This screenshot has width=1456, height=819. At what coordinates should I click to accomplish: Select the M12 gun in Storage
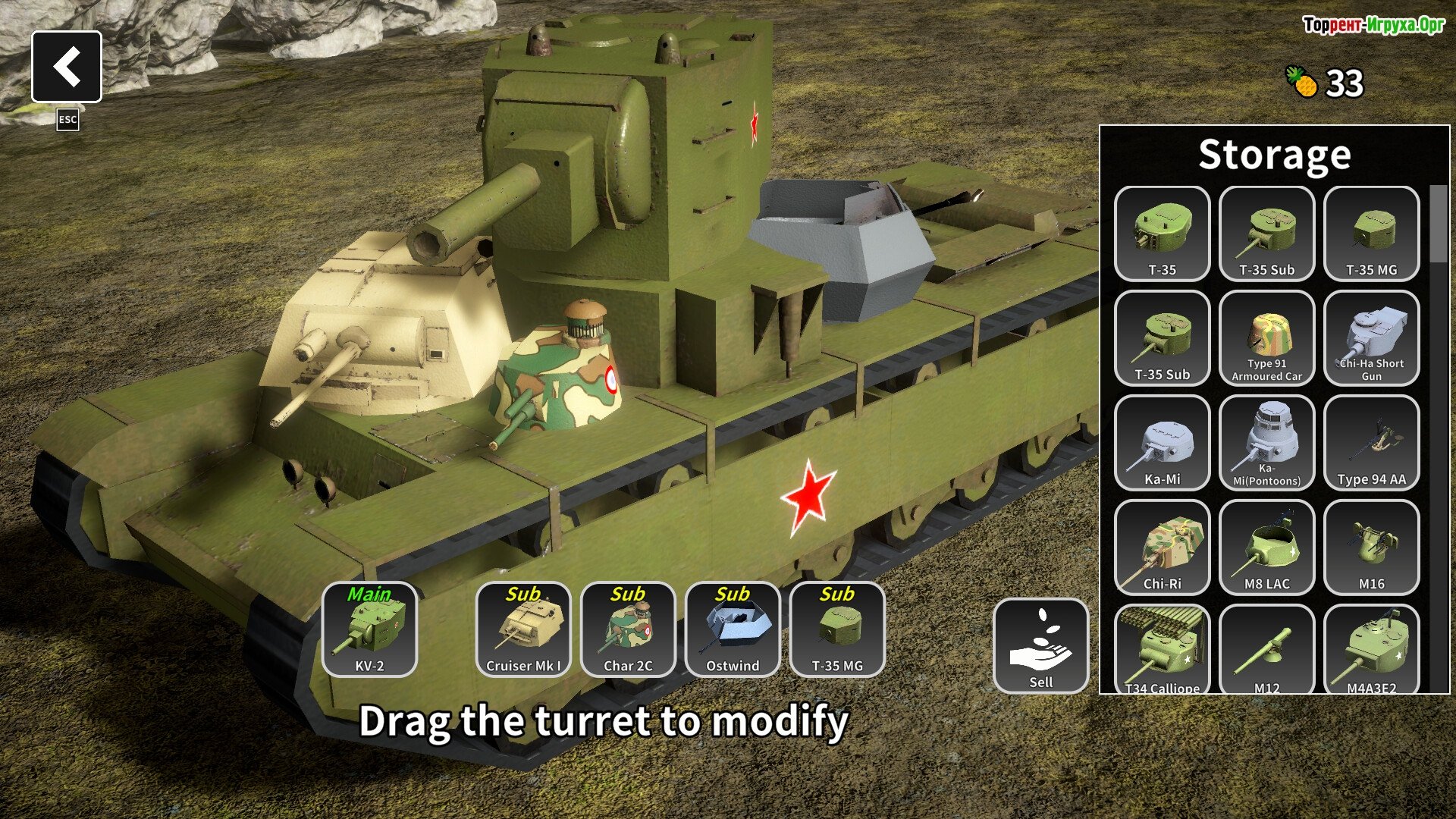coord(1266,649)
